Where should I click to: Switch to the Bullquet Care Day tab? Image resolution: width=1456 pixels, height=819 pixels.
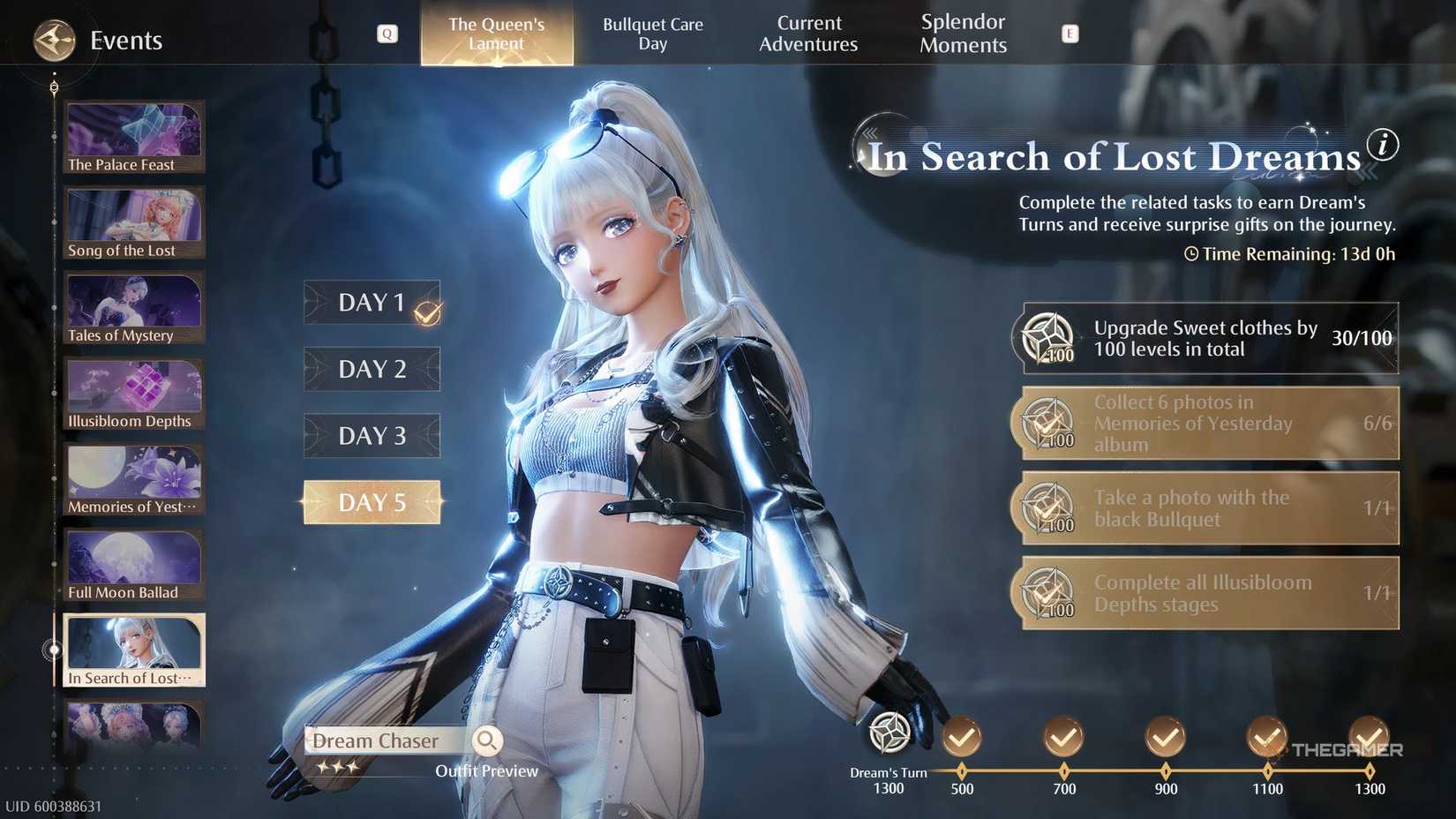[x=653, y=34]
